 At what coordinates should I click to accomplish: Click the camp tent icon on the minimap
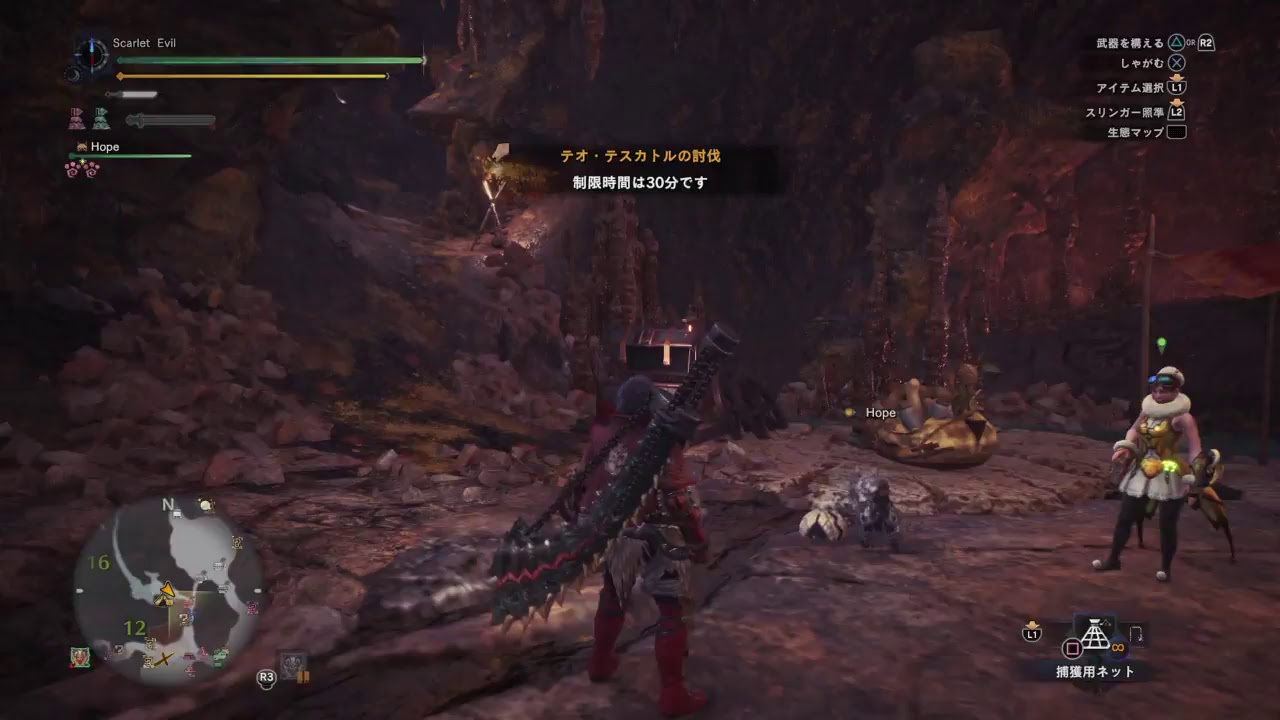(x=164, y=600)
